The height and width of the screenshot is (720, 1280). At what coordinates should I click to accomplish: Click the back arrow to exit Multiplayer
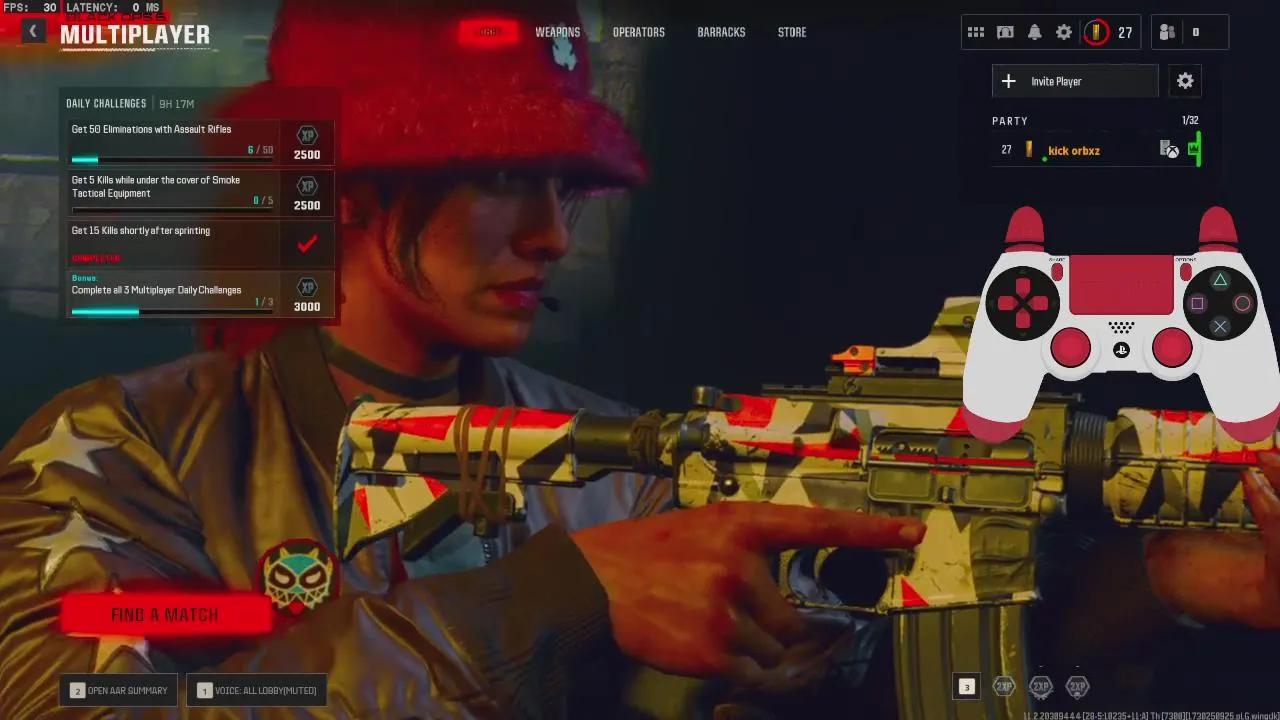coord(32,30)
